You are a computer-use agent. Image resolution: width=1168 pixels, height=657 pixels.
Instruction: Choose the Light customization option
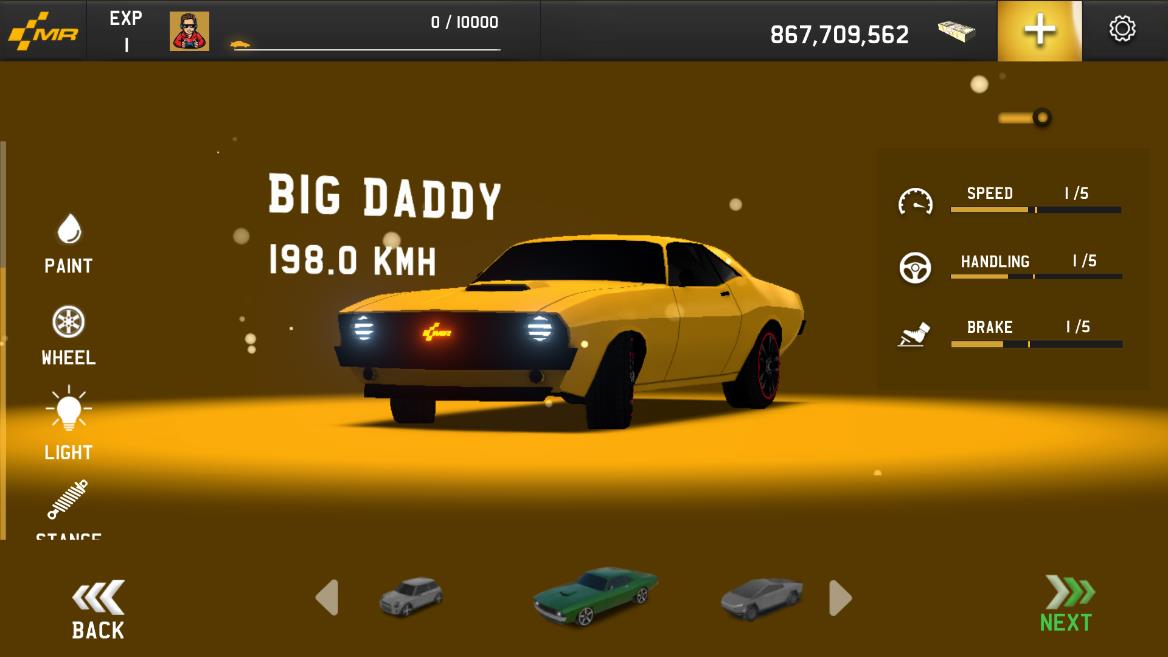68,424
